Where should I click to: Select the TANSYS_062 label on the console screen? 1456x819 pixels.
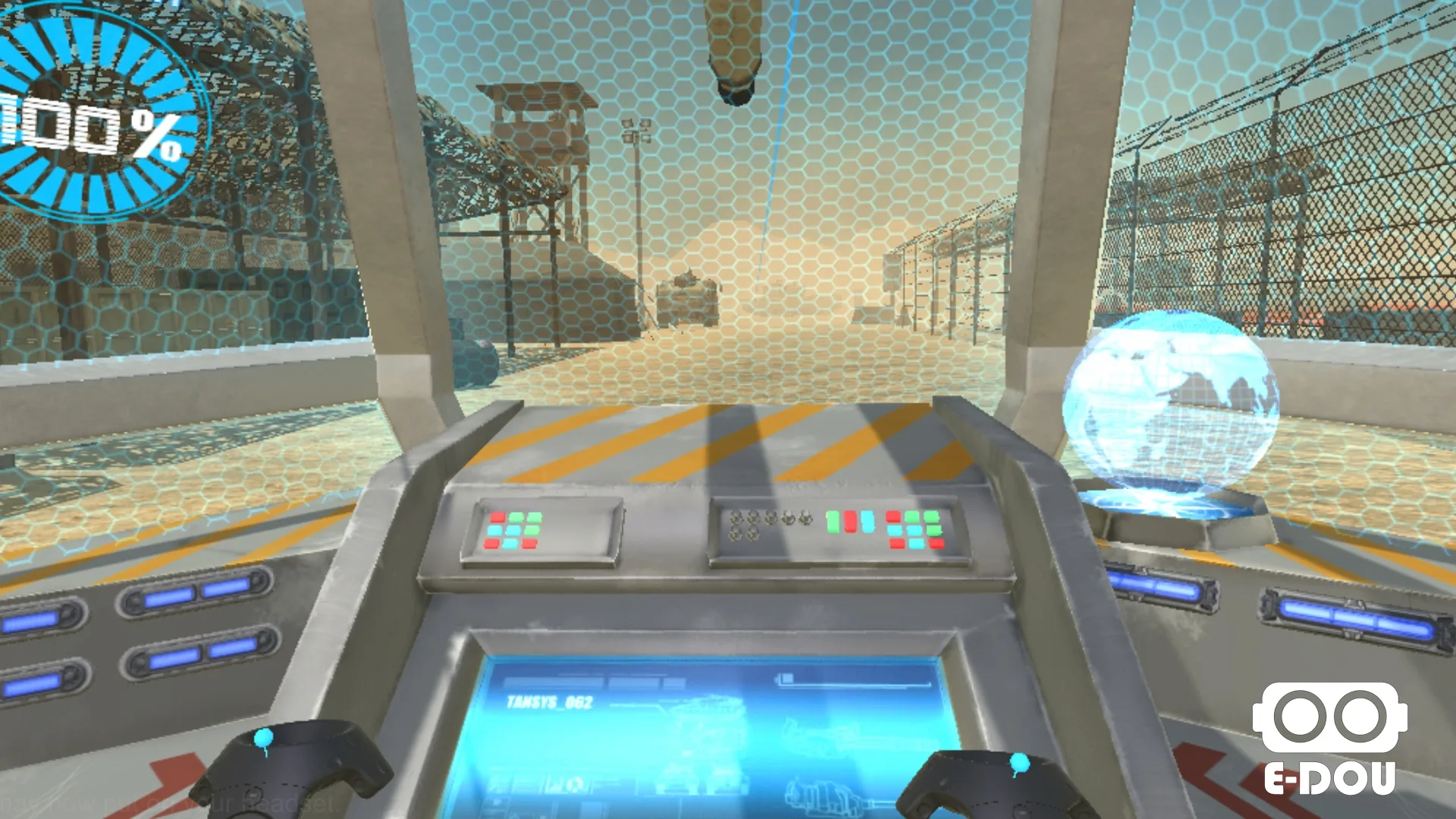[549, 703]
